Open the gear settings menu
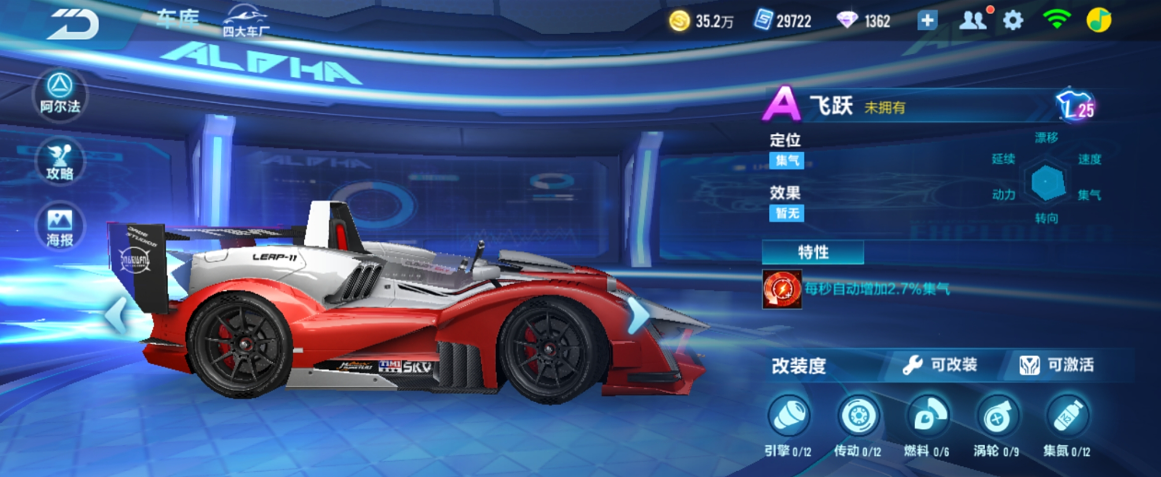The width and height of the screenshot is (1161, 477). (1013, 20)
